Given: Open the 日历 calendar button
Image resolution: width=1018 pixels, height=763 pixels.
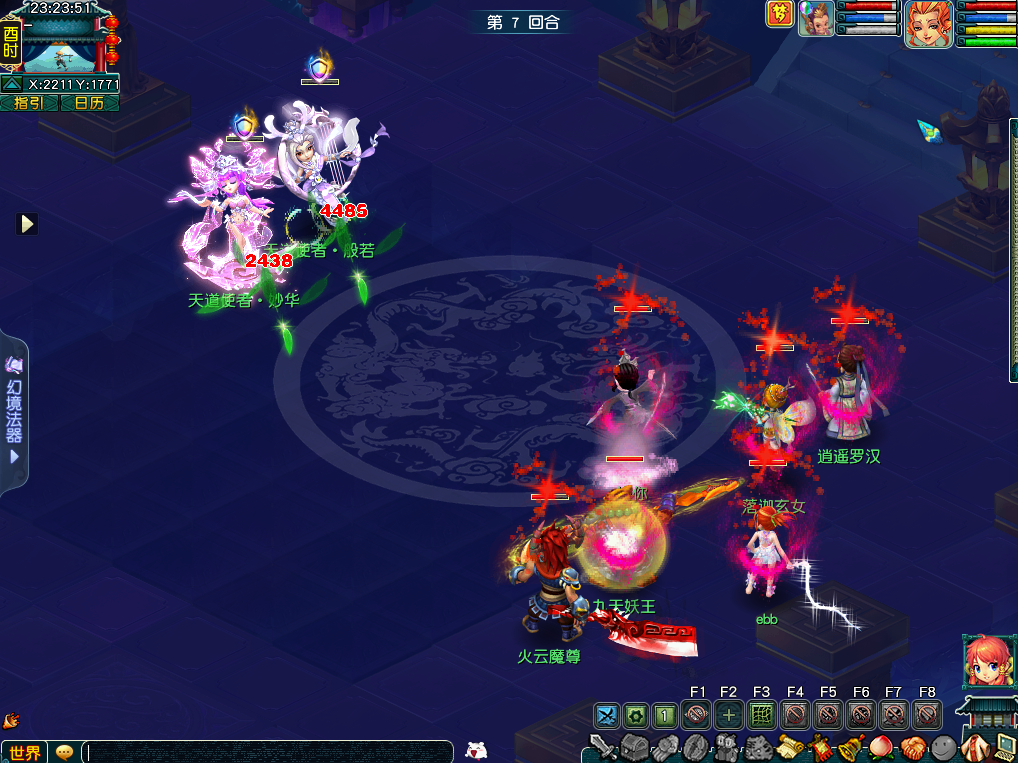Looking at the screenshot, I should click(x=89, y=102).
